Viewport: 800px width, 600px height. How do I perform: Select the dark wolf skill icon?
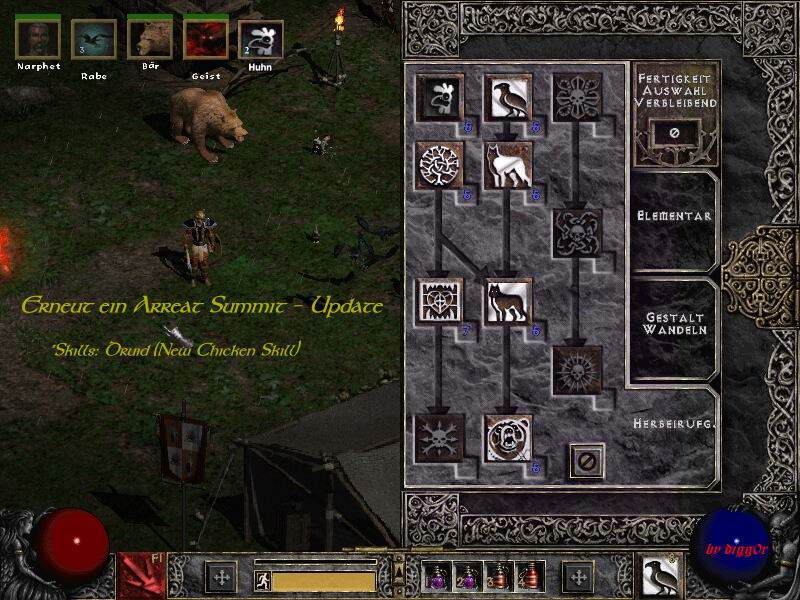(508, 302)
